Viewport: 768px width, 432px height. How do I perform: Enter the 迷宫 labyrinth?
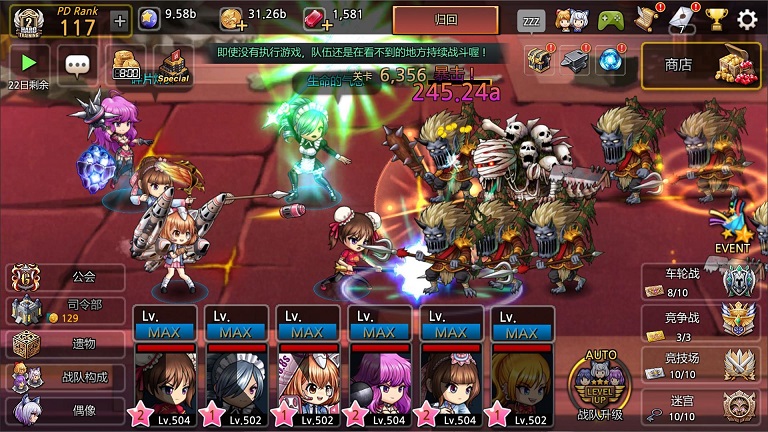tap(698, 403)
